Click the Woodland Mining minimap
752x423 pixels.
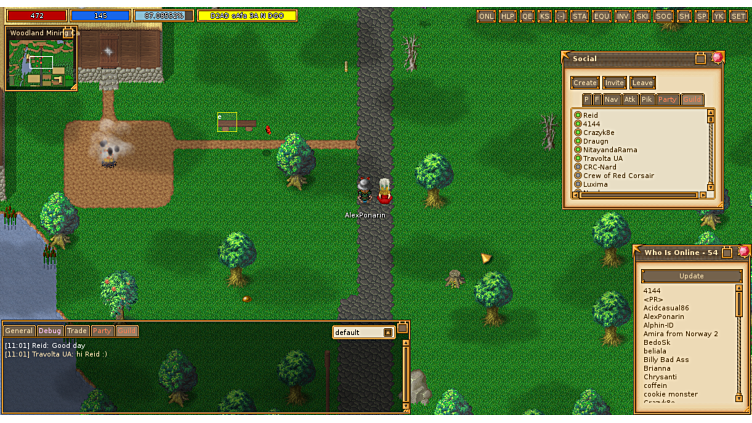(x=41, y=62)
